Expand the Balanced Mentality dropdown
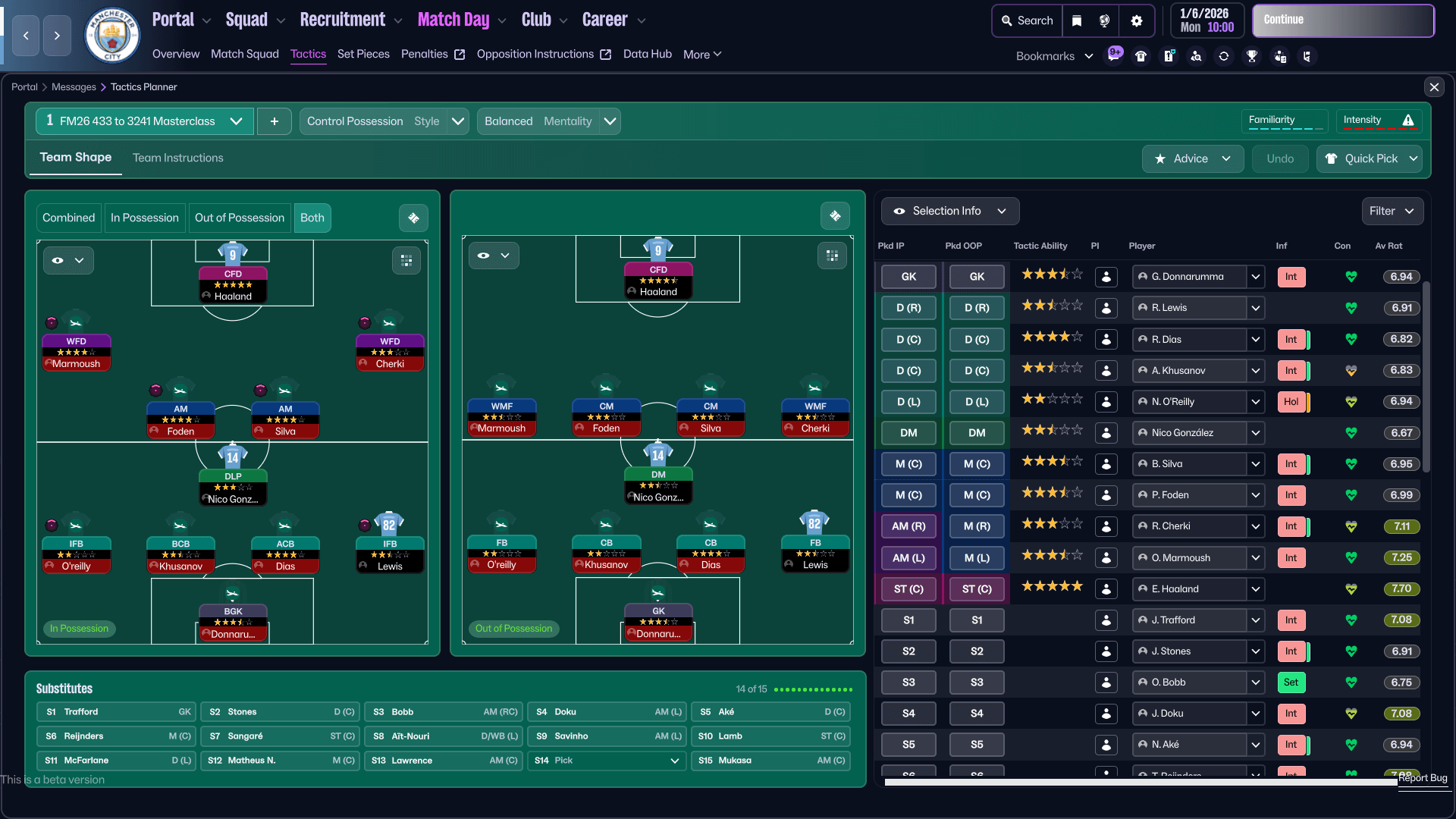This screenshot has width=1456, height=819. coord(548,121)
